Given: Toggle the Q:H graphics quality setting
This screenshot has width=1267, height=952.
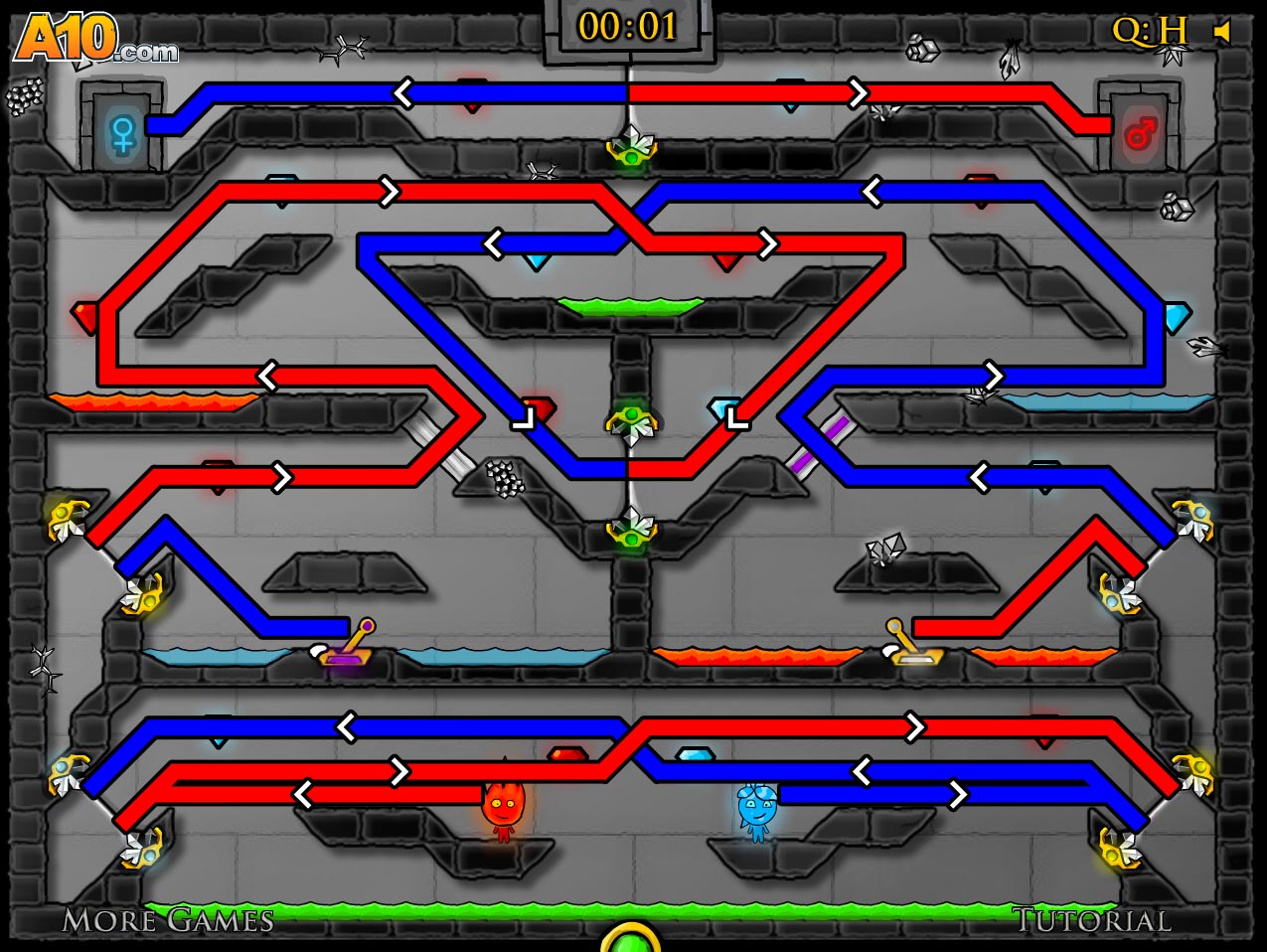Looking at the screenshot, I should coord(1150,31).
